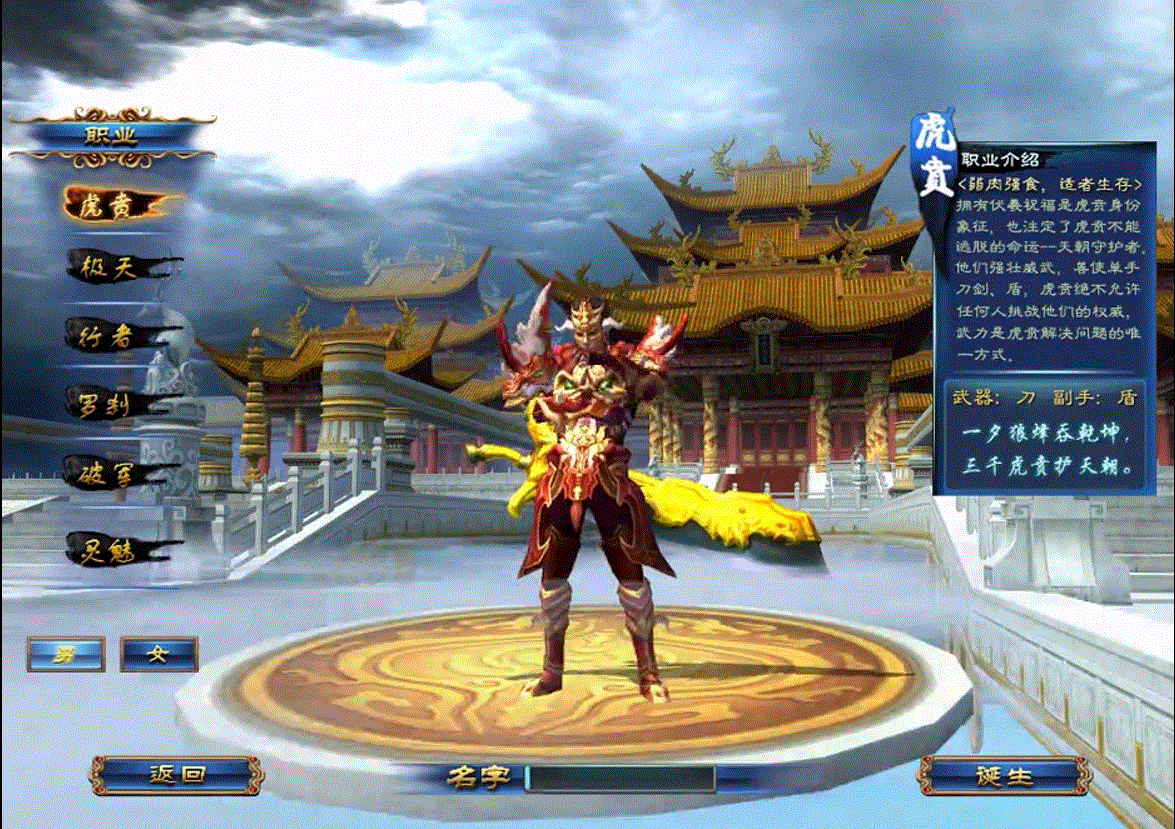This screenshot has height=829, width=1175.
Task: Choose the 破军 class
Action: coord(113,472)
